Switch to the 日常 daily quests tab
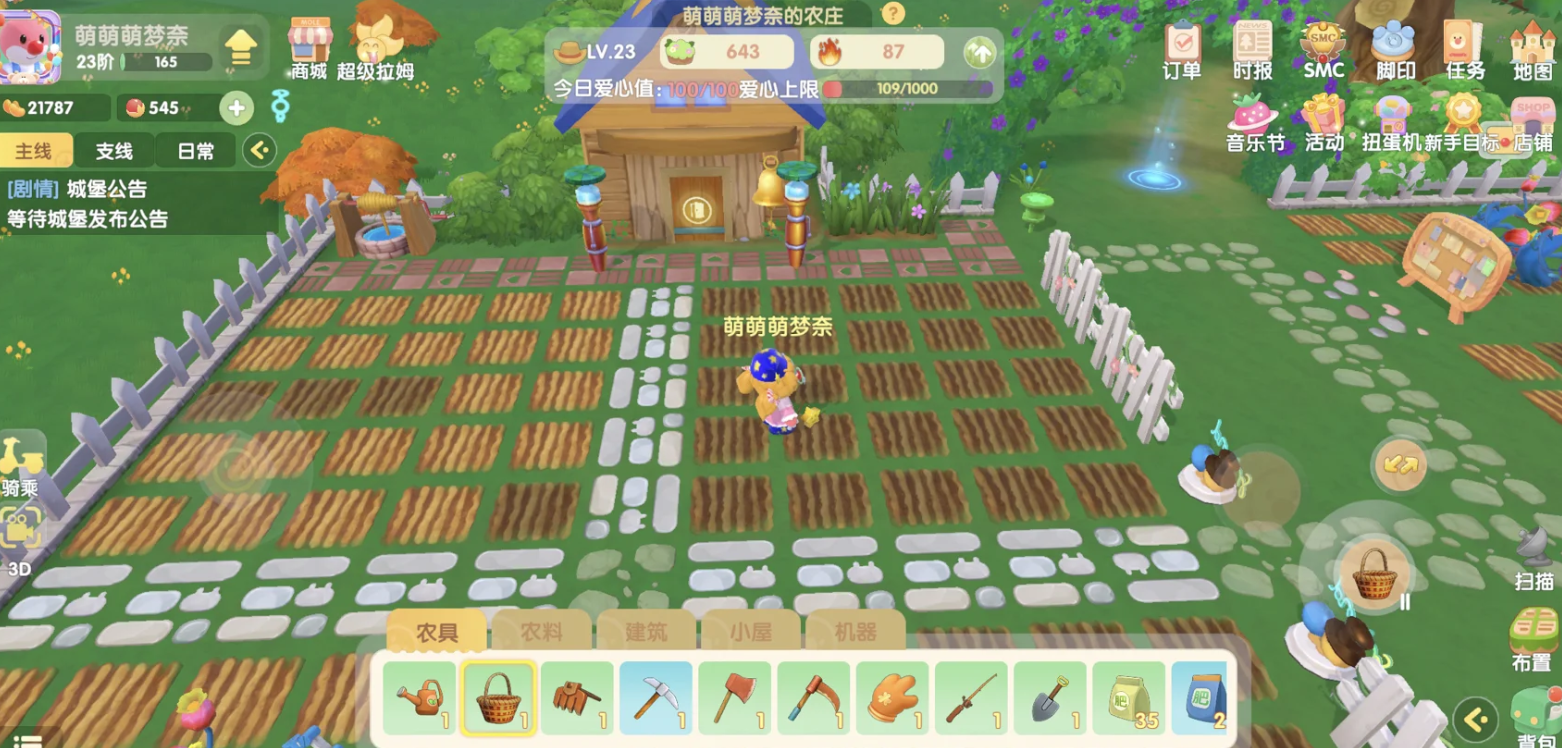 [195, 151]
